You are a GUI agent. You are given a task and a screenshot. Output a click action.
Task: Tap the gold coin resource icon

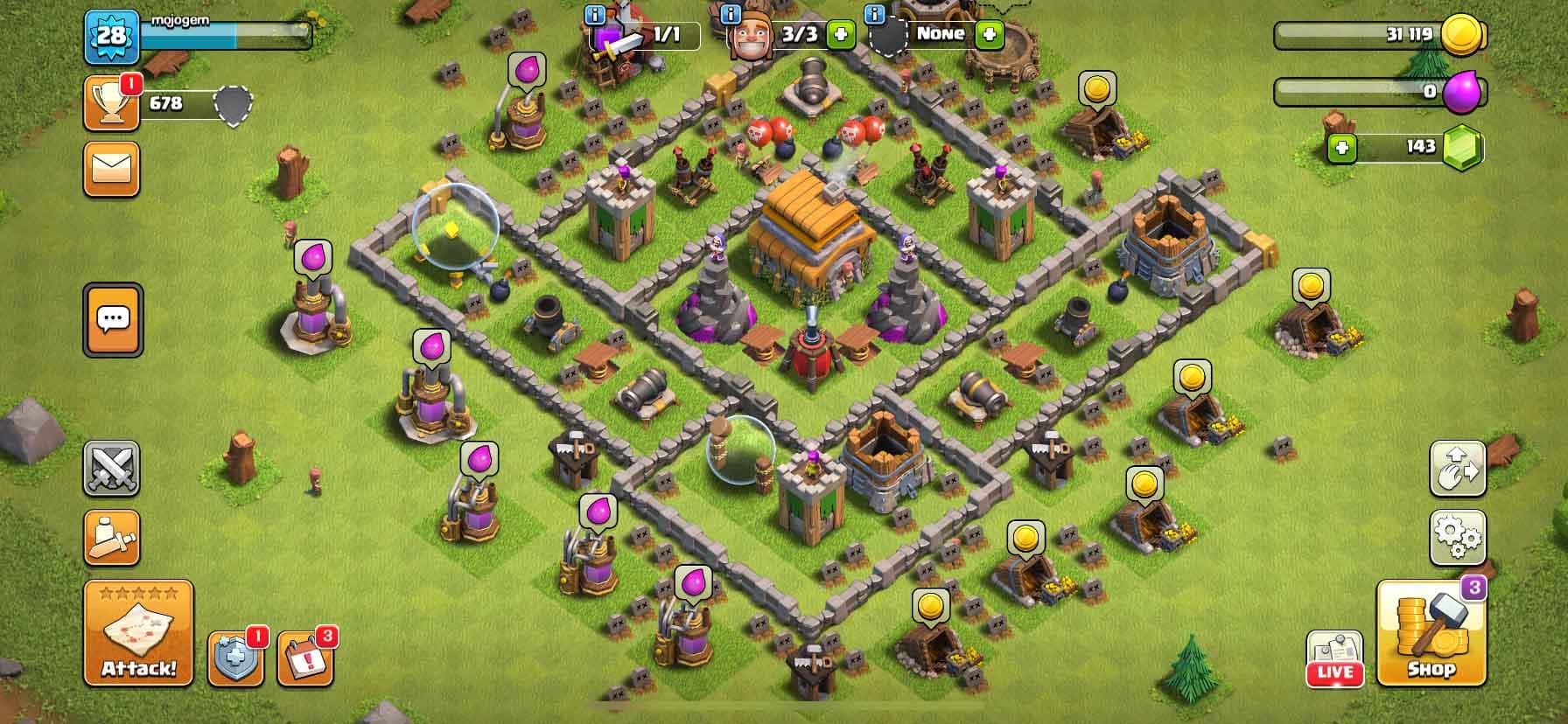point(1462,36)
